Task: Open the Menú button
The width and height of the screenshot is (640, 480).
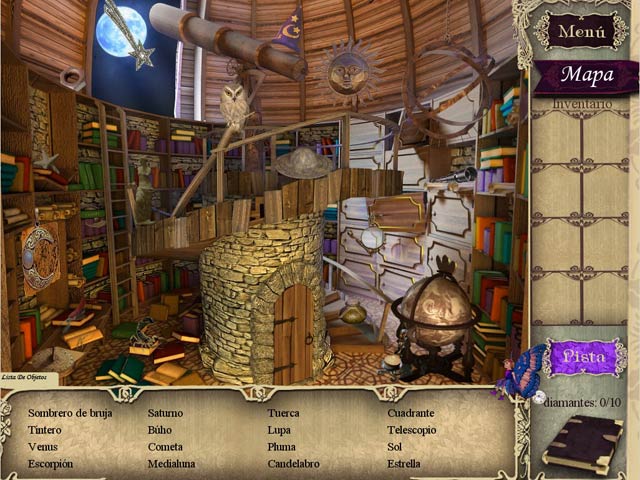Action: (x=581, y=31)
